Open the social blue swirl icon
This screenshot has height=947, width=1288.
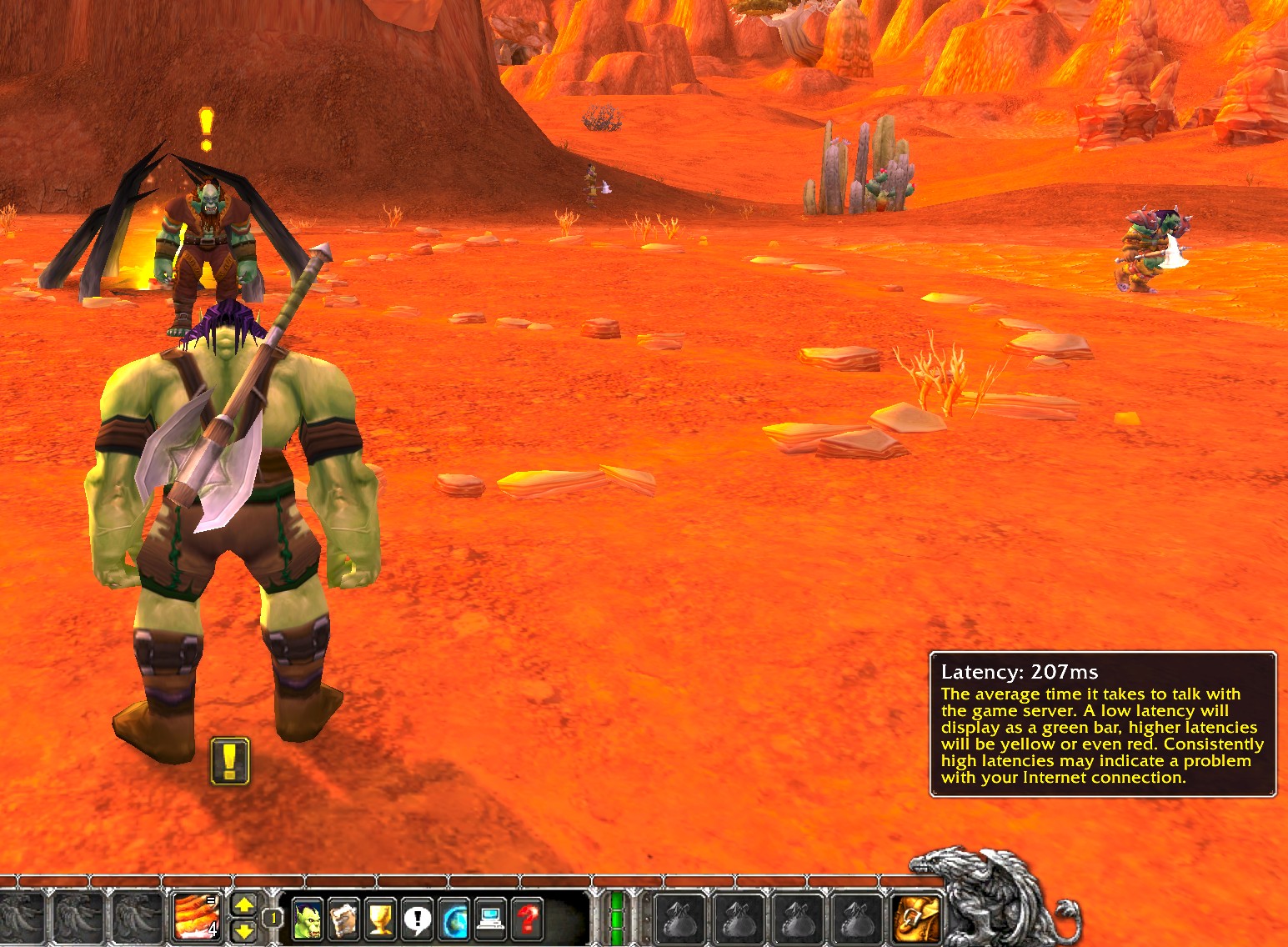[454, 919]
